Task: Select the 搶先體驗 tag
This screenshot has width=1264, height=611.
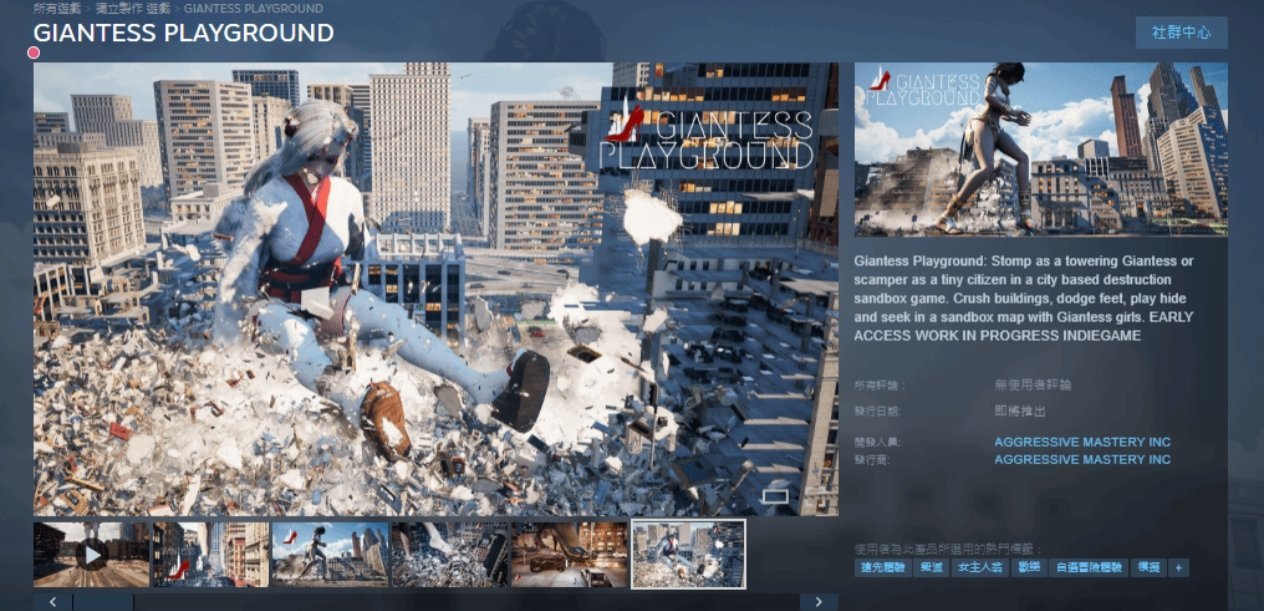Action: pos(881,567)
